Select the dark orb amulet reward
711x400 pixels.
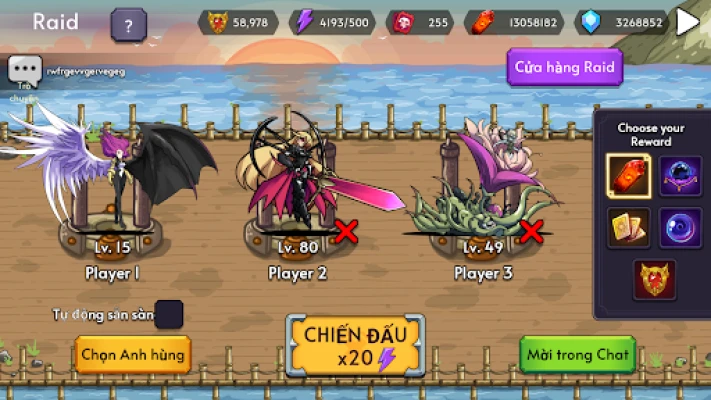point(680,177)
